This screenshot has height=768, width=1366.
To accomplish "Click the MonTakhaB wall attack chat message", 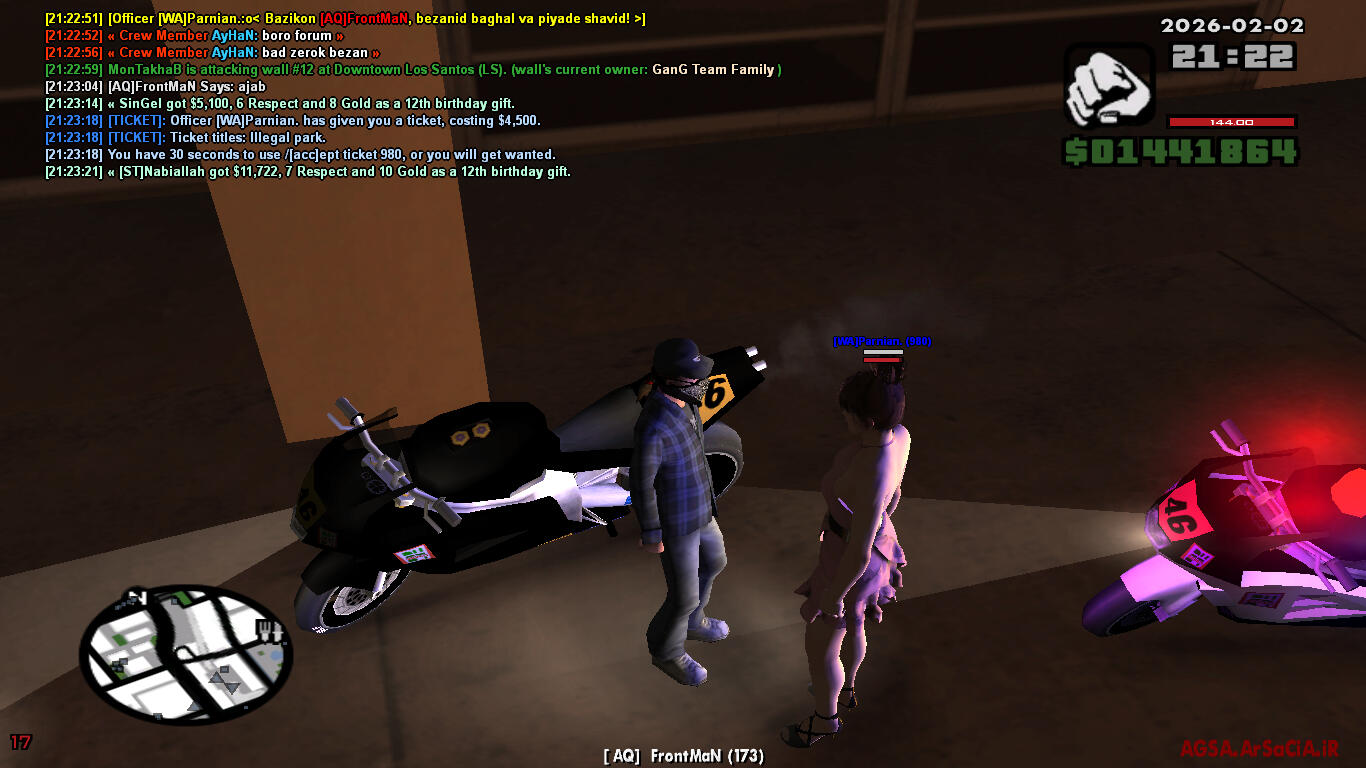I will [x=412, y=70].
